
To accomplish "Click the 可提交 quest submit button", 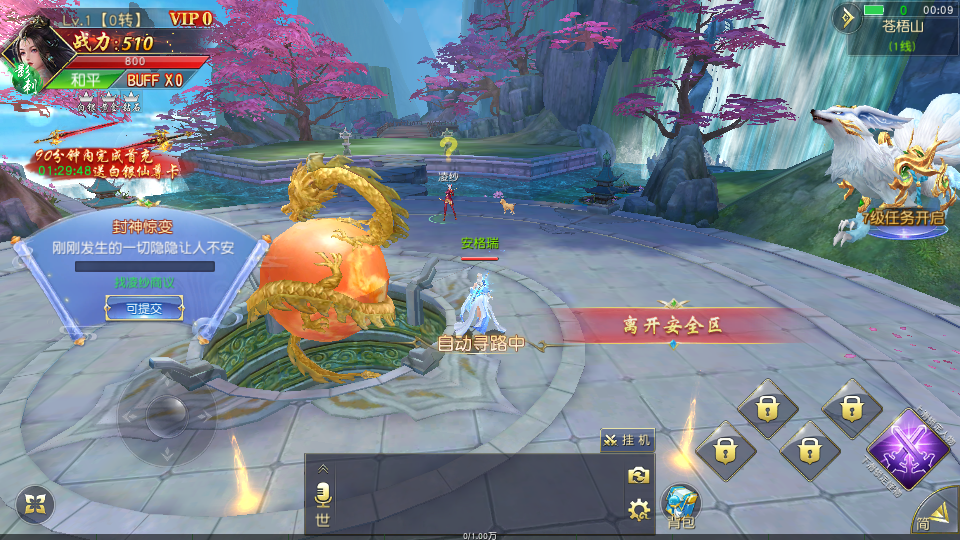I will tap(143, 309).
